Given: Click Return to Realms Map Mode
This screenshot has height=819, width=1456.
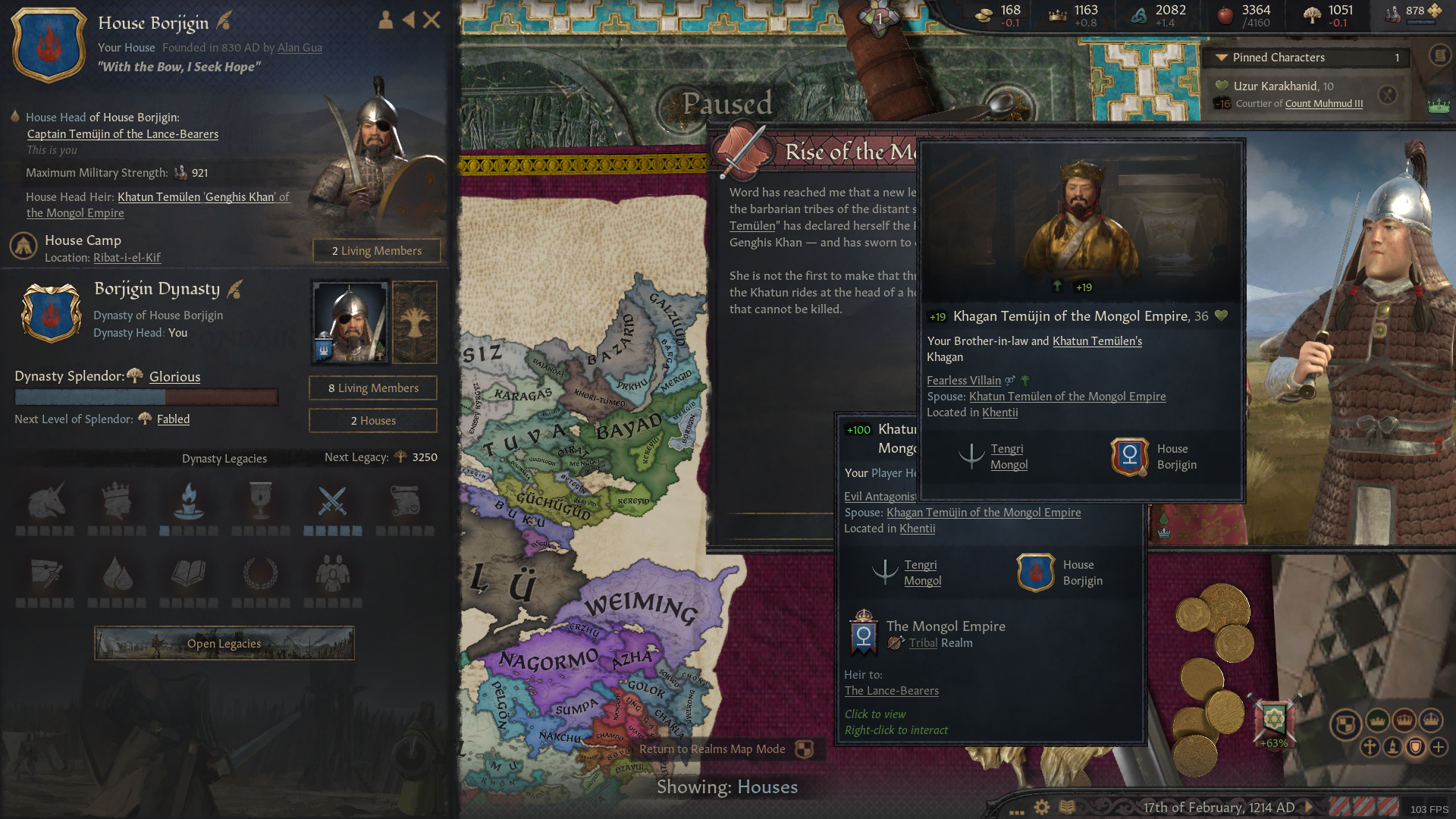Looking at the screenshot, I should (x=713, y=749).
